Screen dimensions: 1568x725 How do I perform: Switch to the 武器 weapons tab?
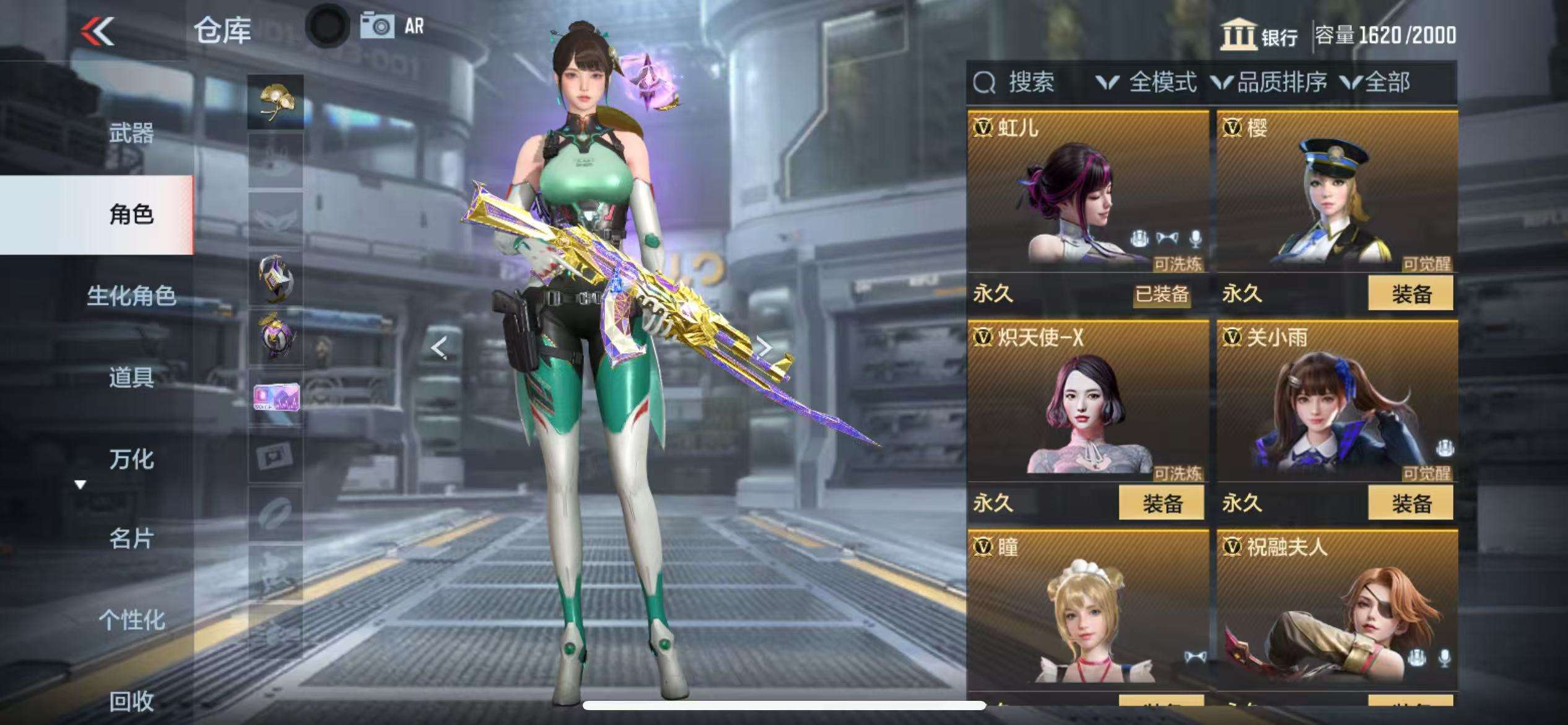click(x=131, y=133)
